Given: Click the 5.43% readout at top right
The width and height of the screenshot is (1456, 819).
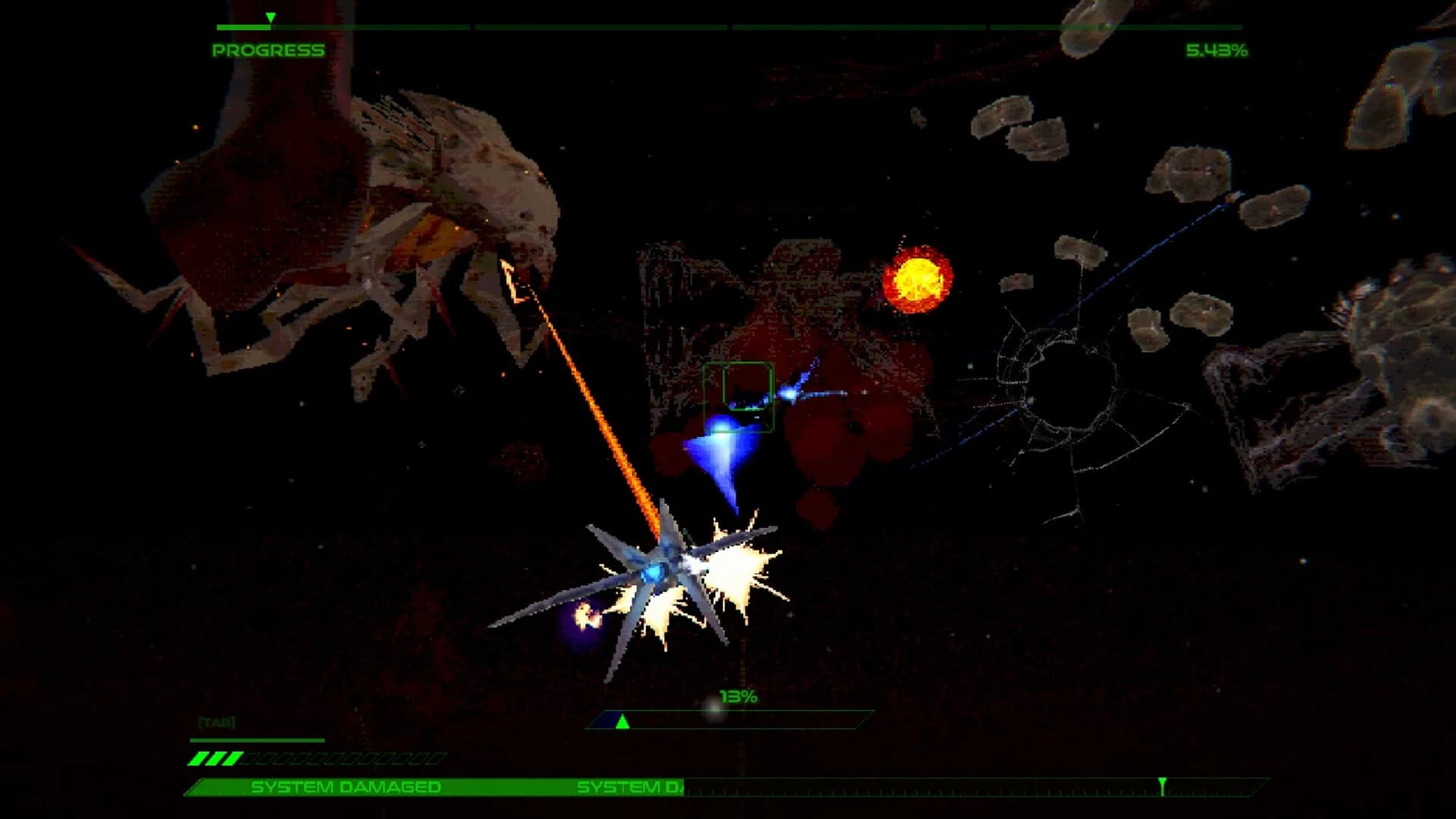Looking at the screenshot, I should [x=1217, y=52].
